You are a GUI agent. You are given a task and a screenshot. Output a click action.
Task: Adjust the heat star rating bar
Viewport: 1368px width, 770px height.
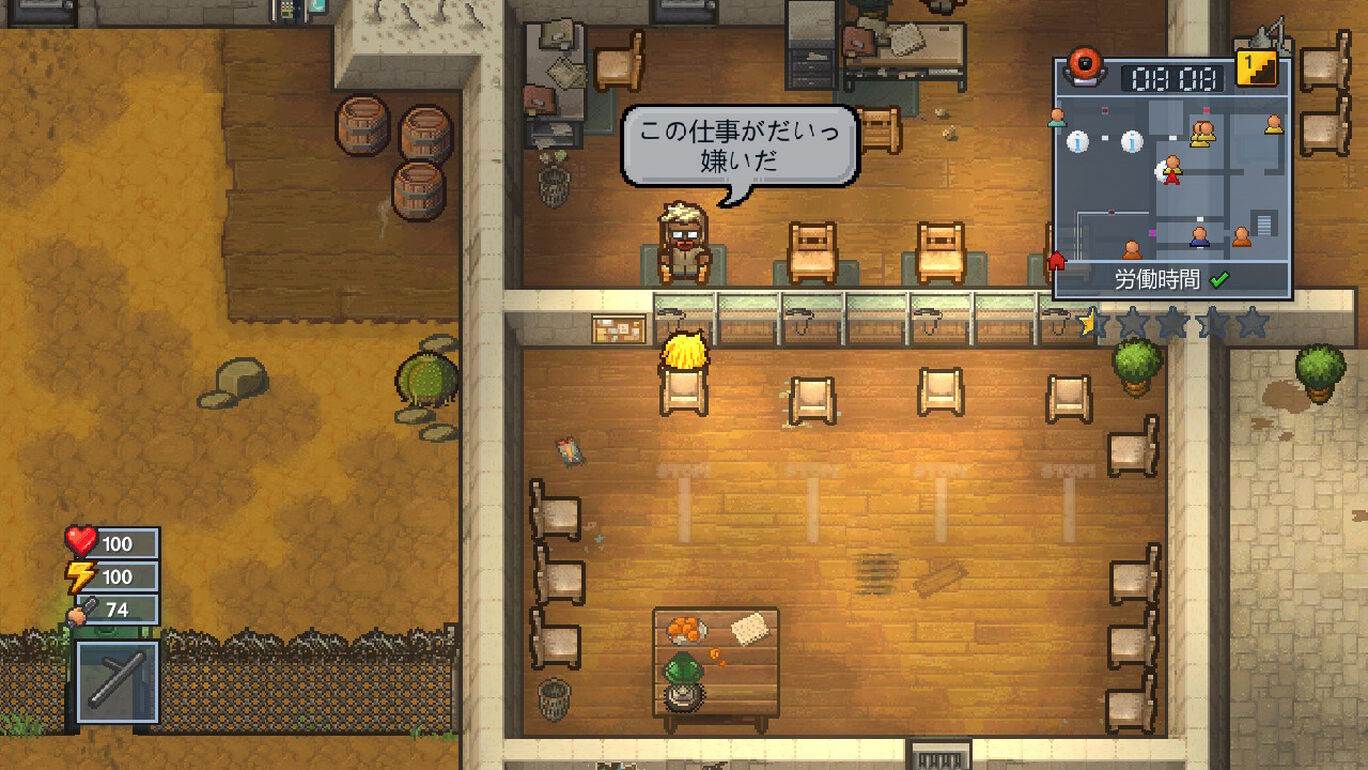1170,322
